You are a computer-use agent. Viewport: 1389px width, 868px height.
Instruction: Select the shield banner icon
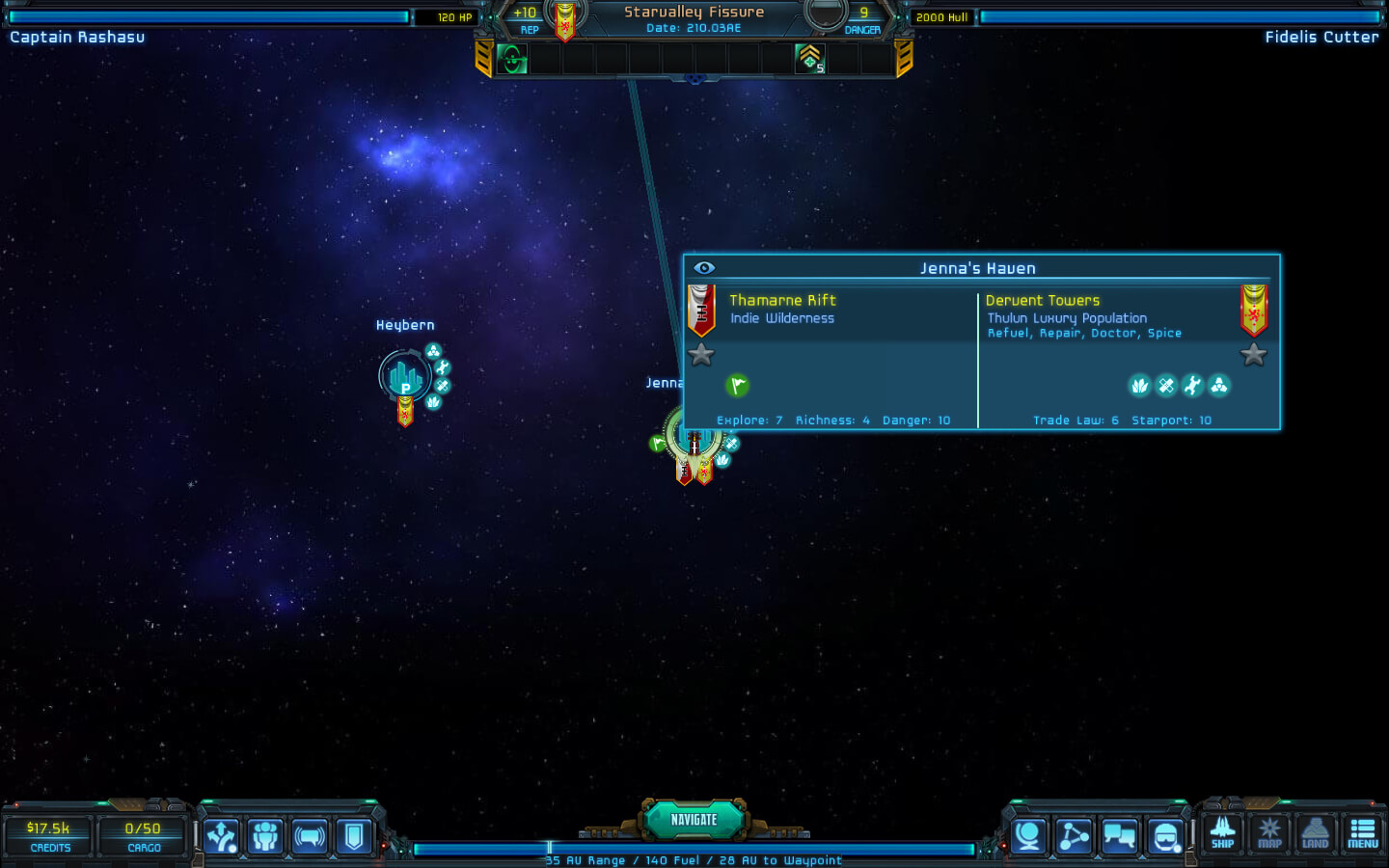click(354, 836)
